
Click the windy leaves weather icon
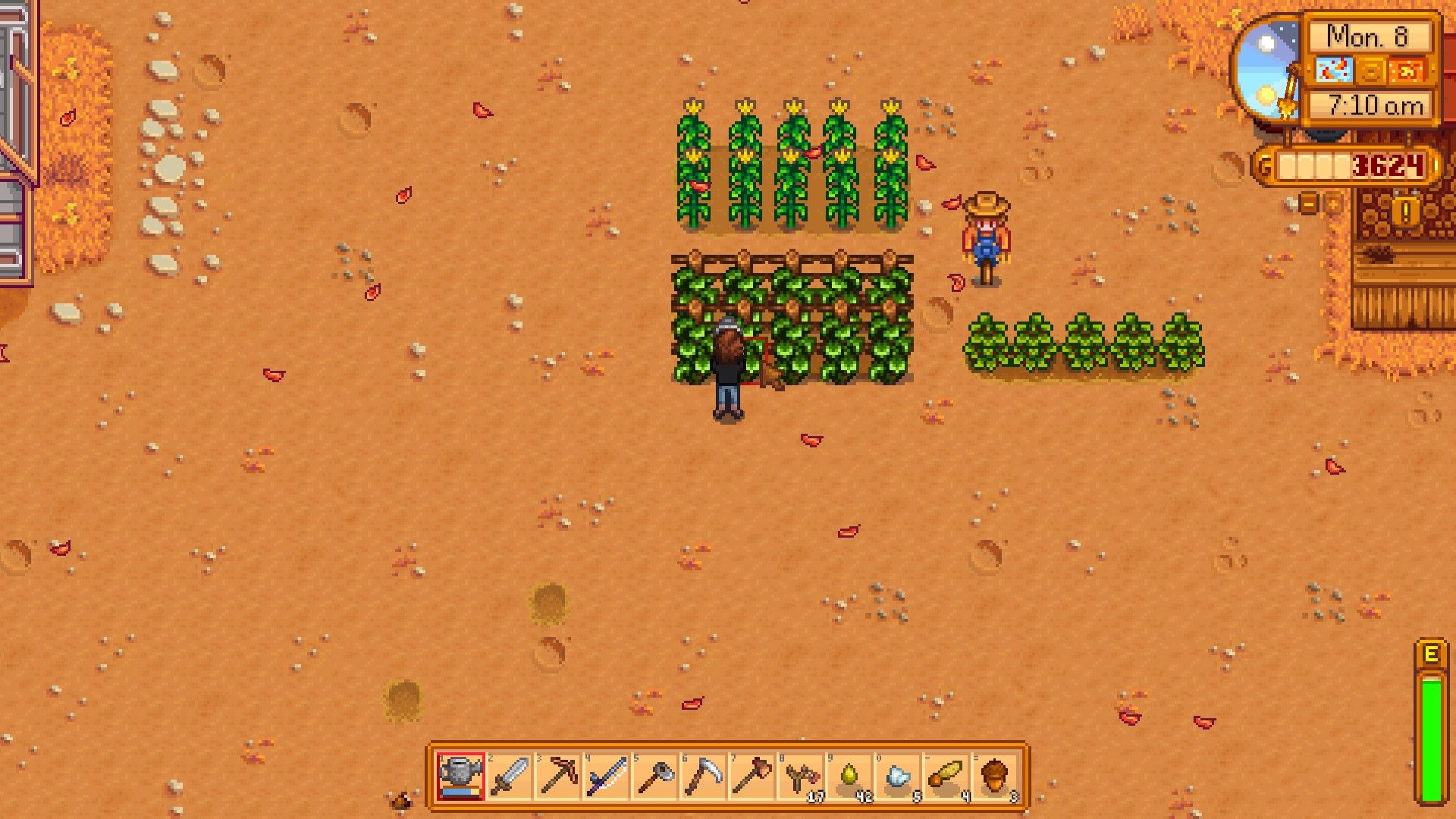[1335, 69]
